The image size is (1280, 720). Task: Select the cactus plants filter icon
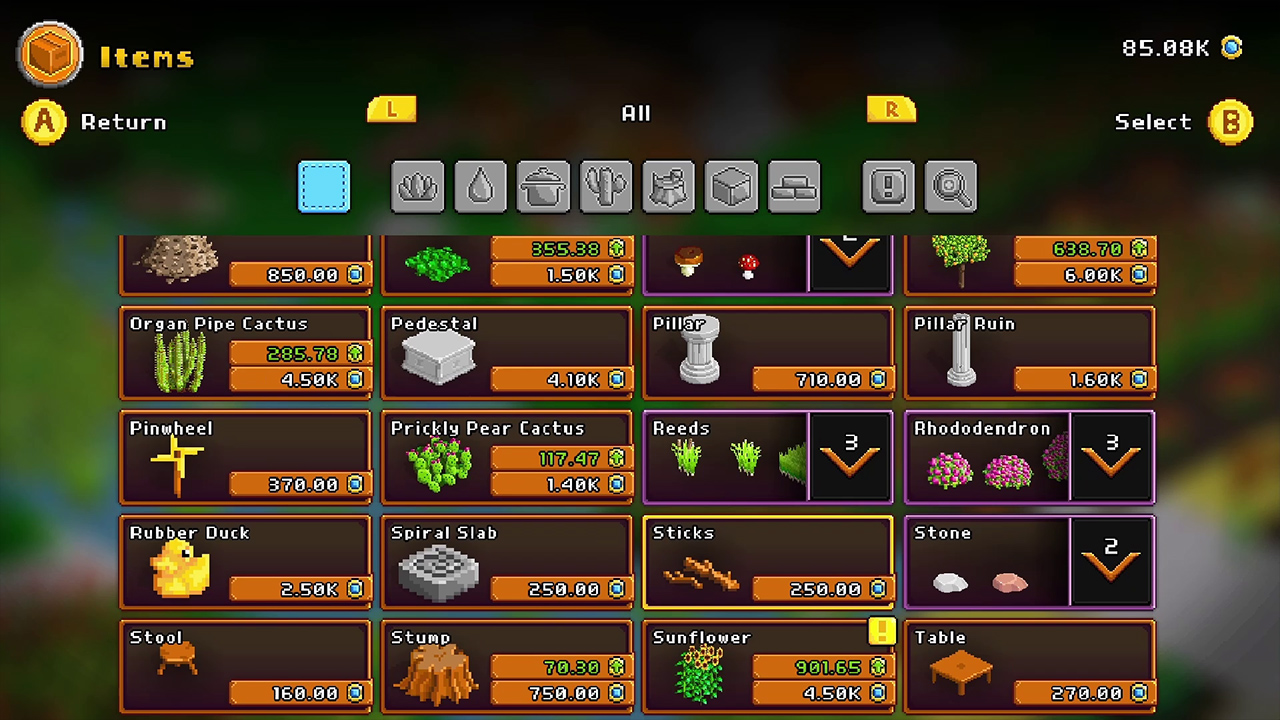(x=605, y=187)
